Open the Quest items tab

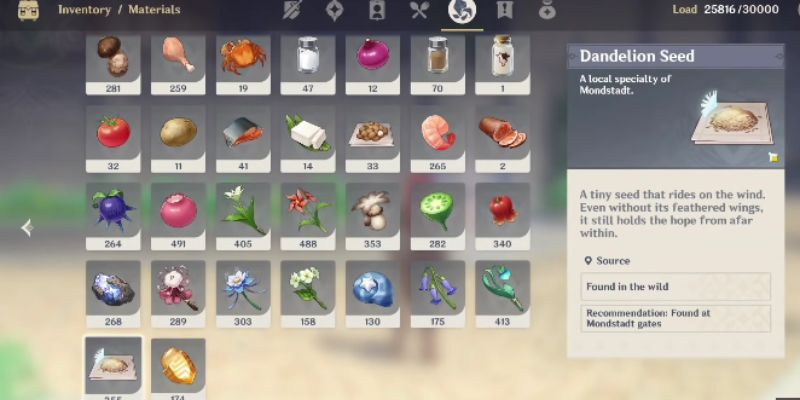[x=504, y=11]
